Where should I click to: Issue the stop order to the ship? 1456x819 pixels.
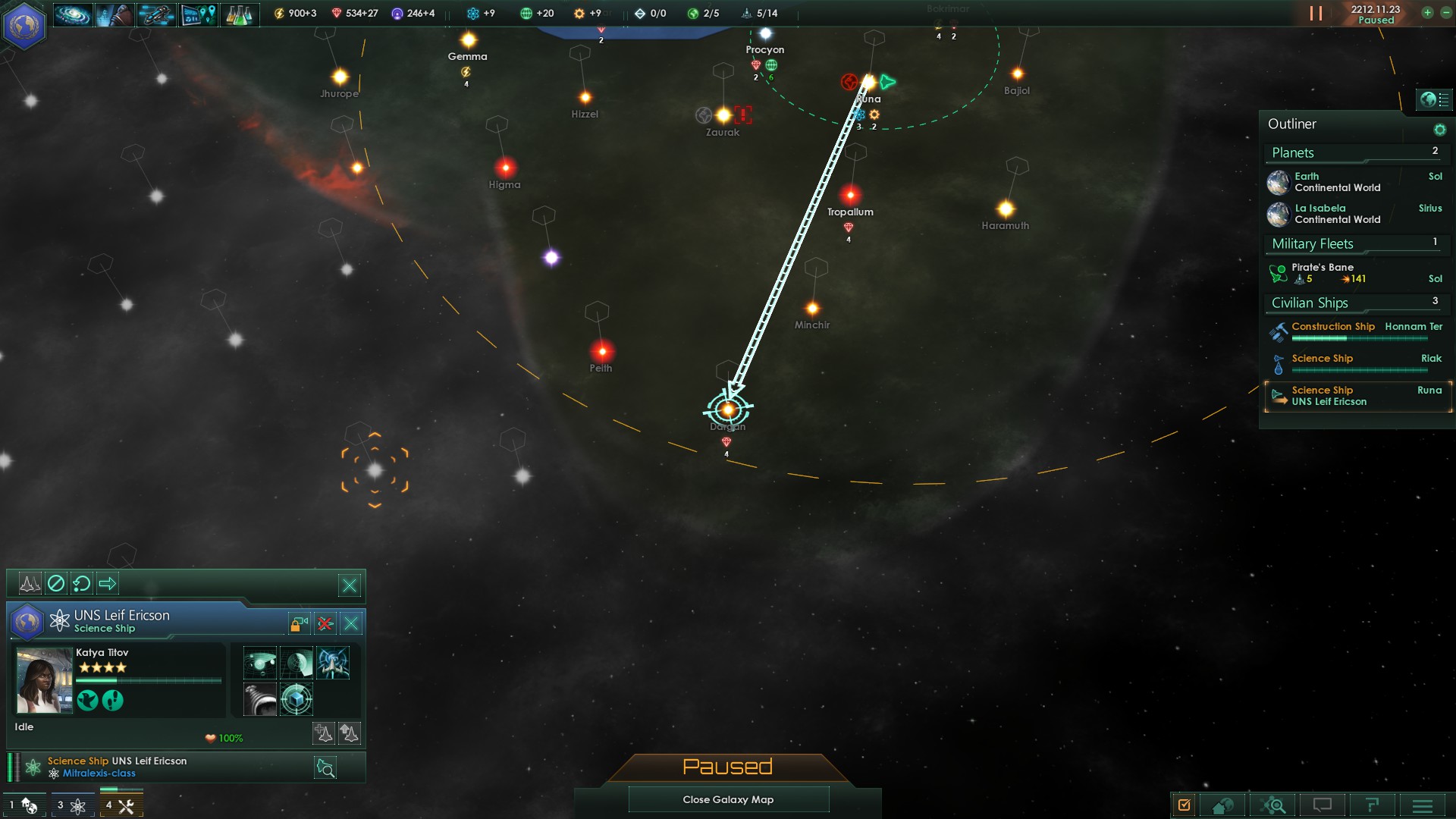point(56,583)
